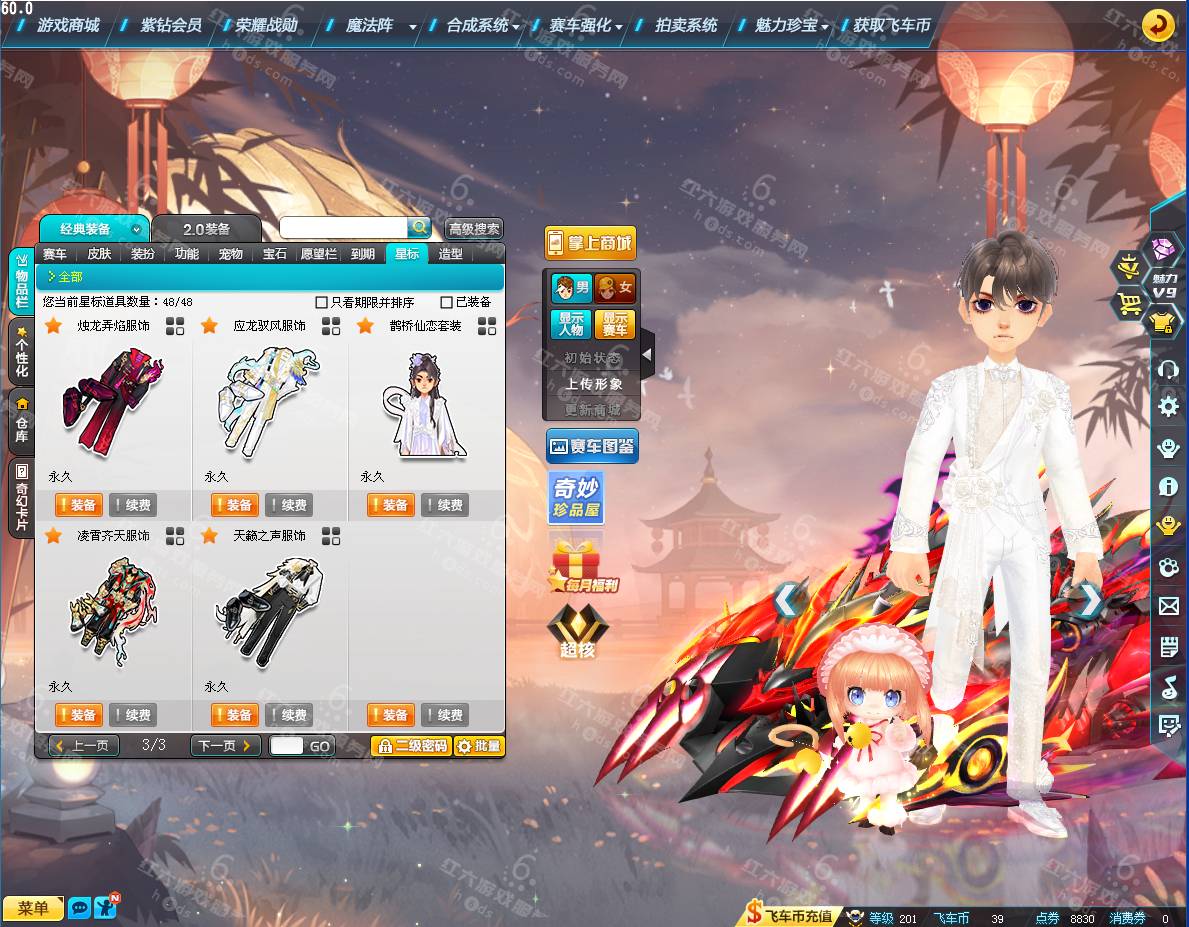Viewport: 1189px width, 927px height.
Task: Open the 赛车图鉴 car gallery
Action: coord(591,446)
